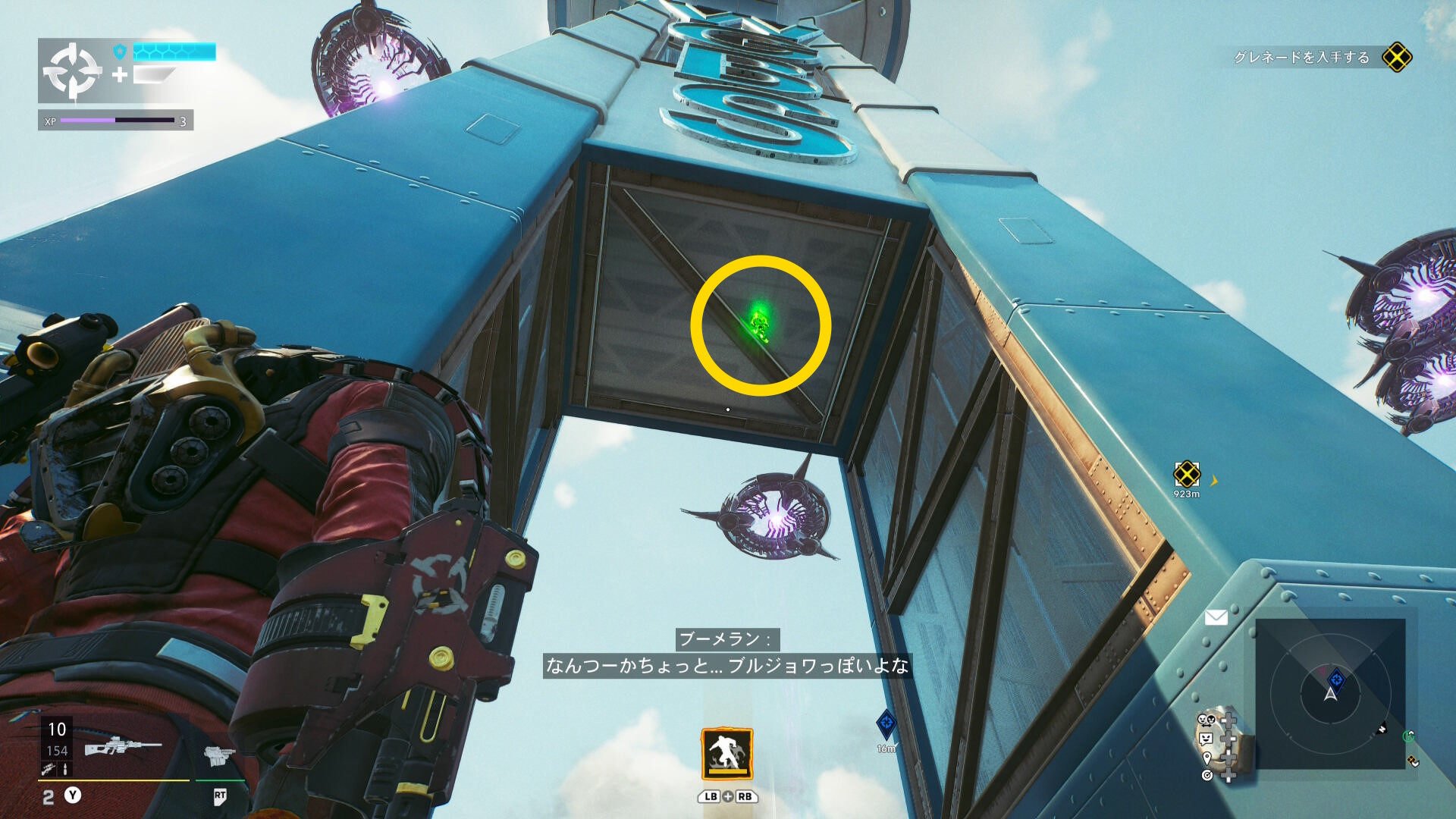Open the emote speech bubble icon
1456x819 pixels.
(1206, 739)
